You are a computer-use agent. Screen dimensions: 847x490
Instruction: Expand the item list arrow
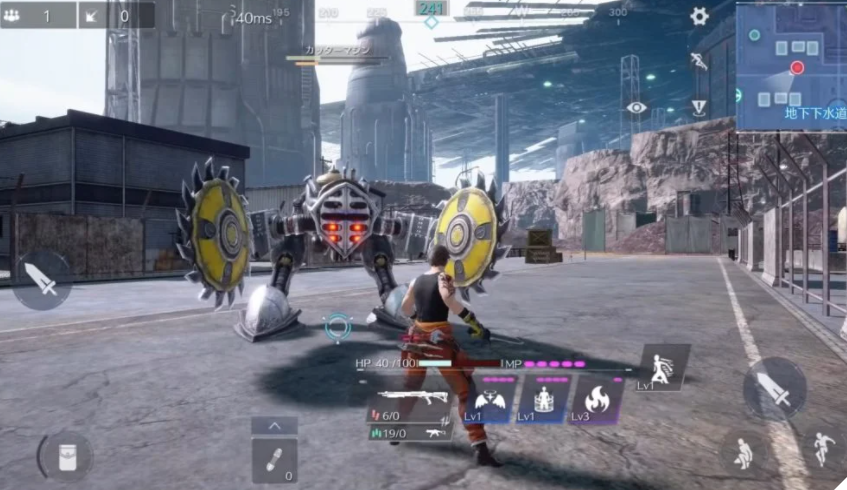pyautogui.click(x=274, y=426)
